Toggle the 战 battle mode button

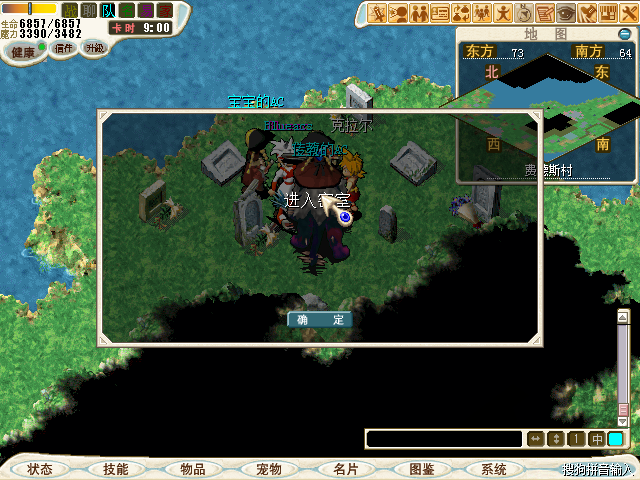[x=69, y=10]
